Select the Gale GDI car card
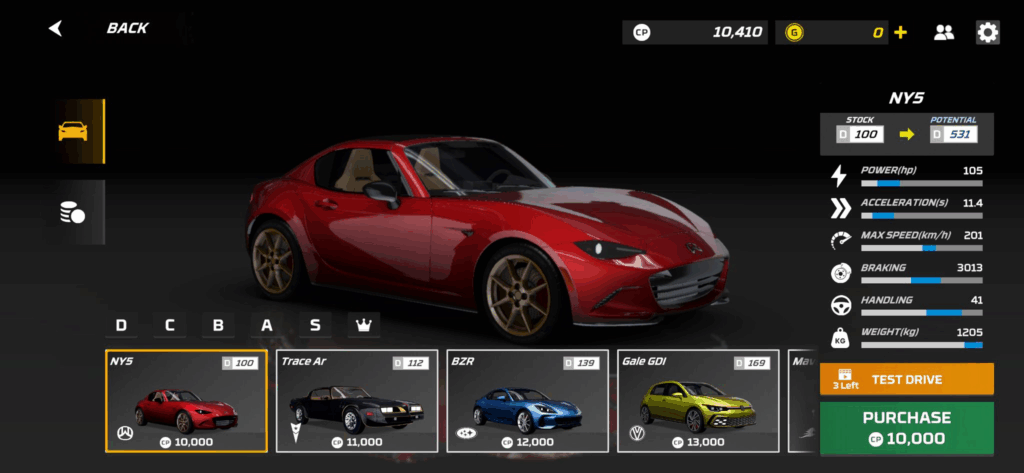This screenshot has width=1024, height=473. pos(698,400)
